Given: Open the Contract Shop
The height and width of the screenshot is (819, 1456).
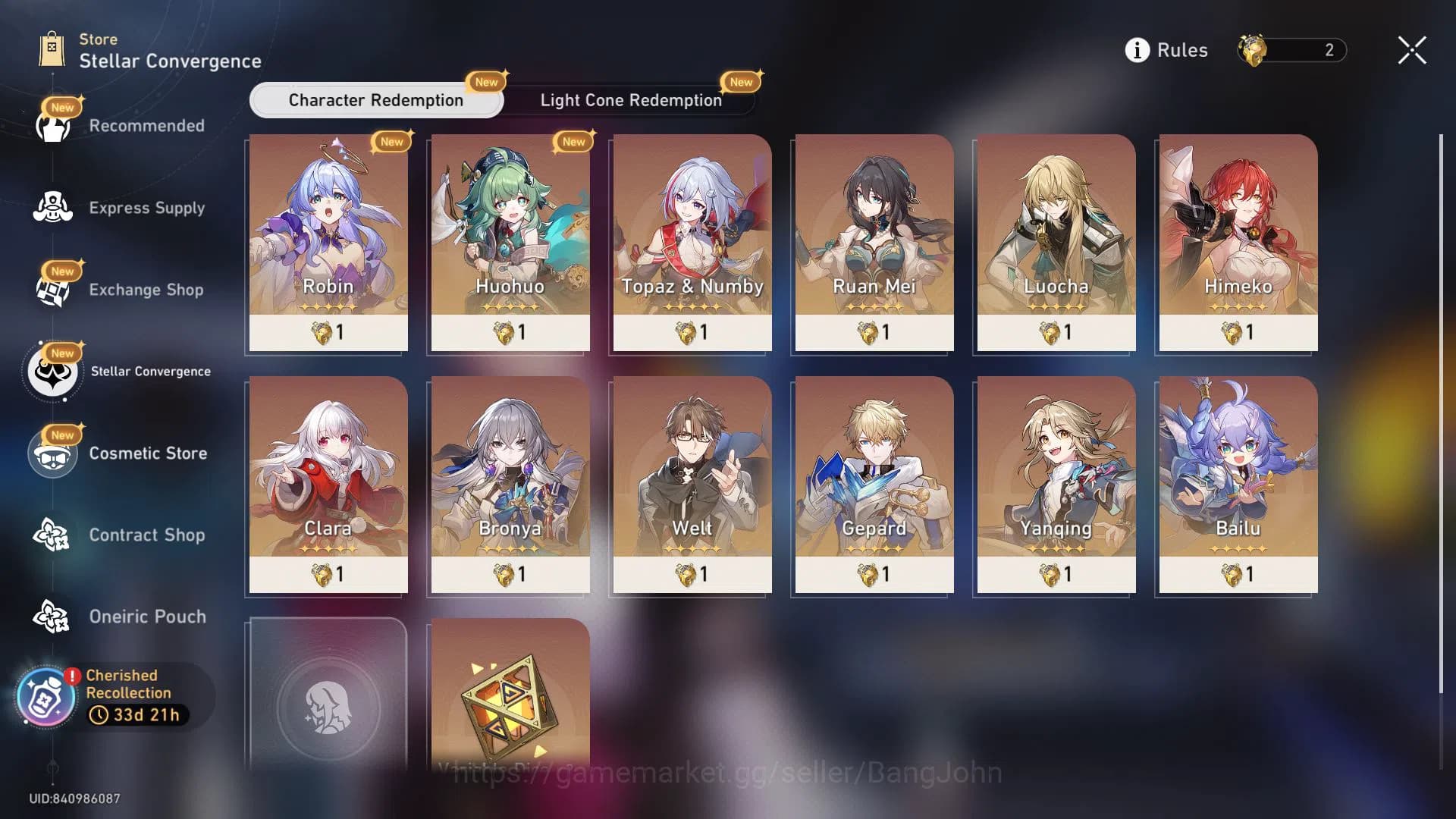Looking at the screenshot, I should pos(51,535).
